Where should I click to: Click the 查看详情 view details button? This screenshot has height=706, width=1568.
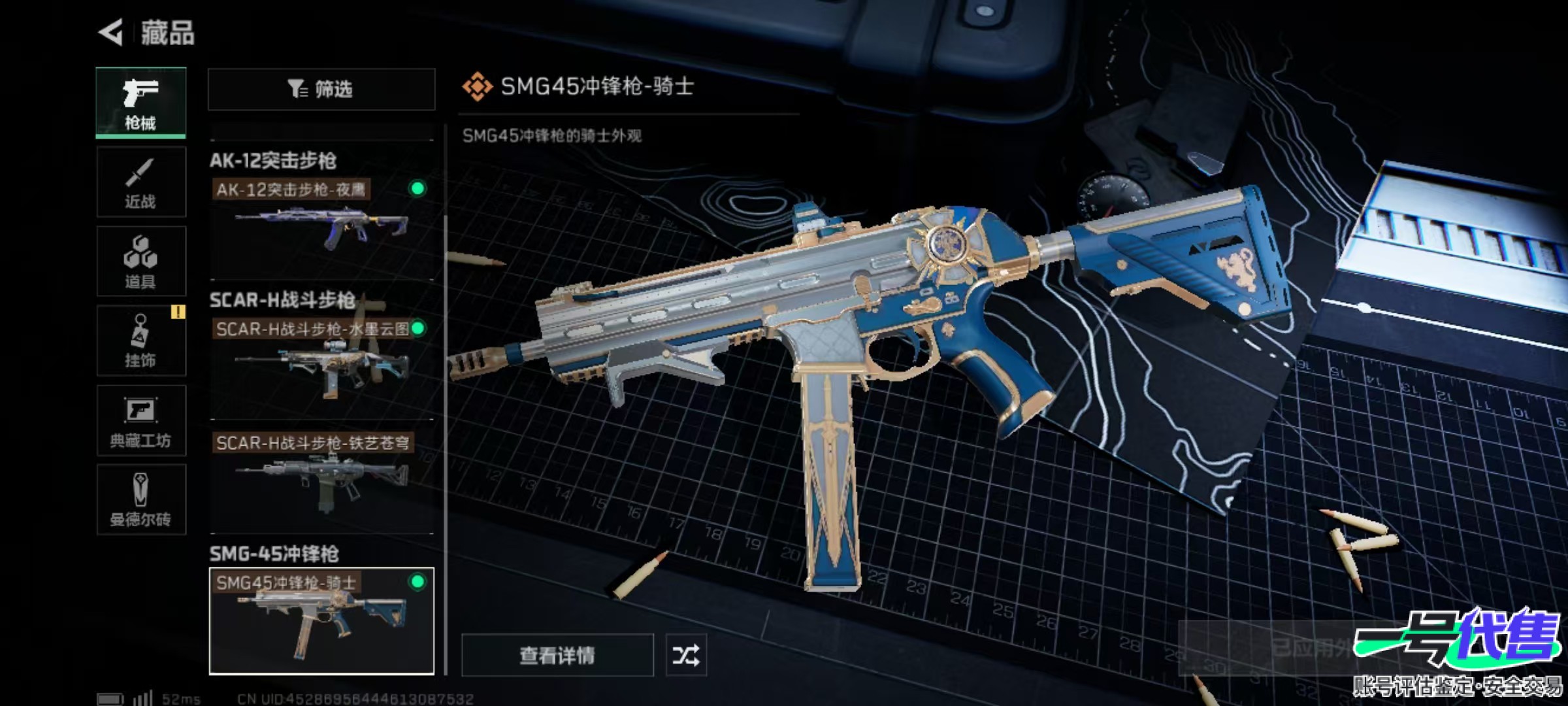point(557,655)
